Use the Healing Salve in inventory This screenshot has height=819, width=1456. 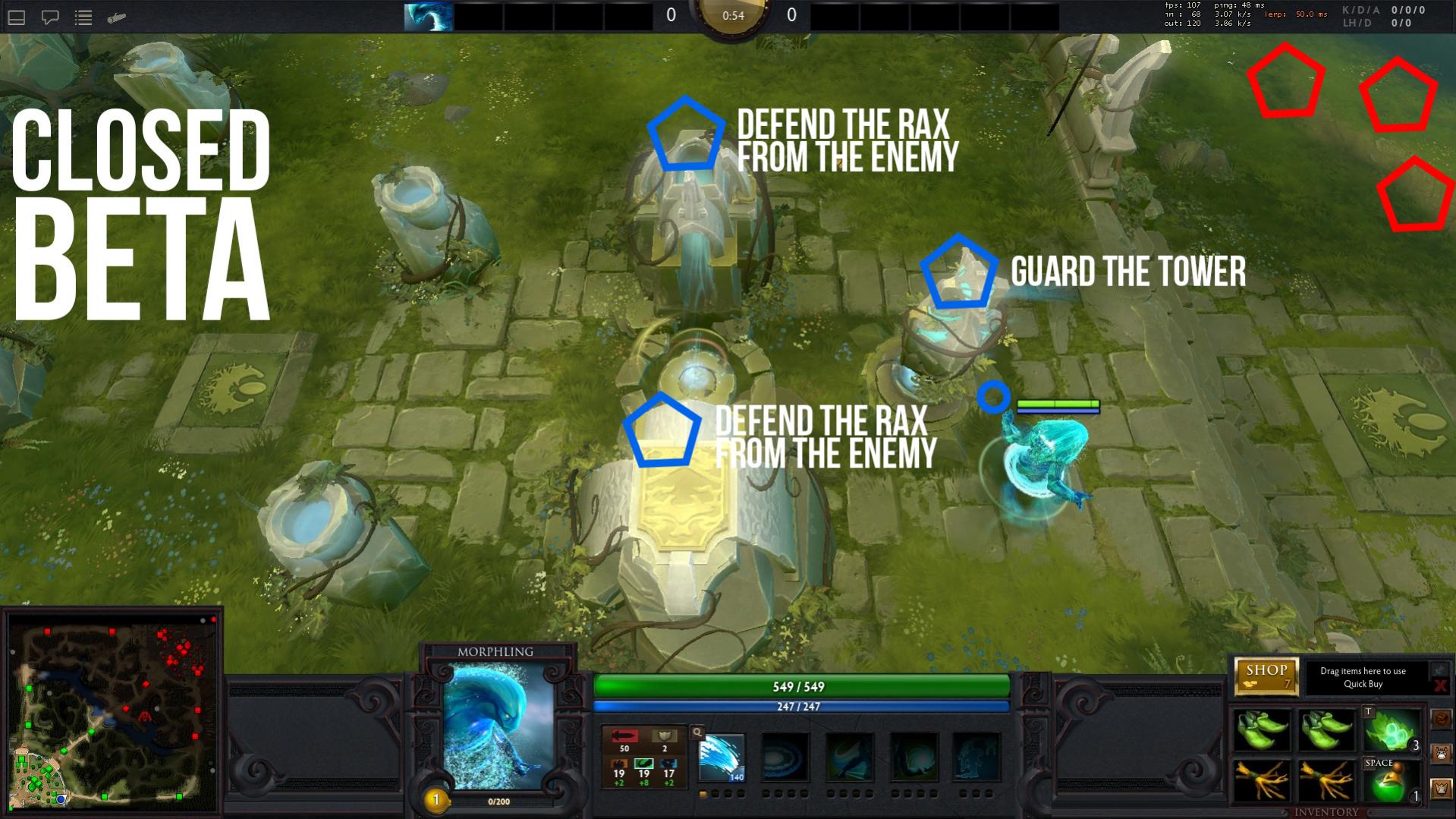coord(1392,781)
